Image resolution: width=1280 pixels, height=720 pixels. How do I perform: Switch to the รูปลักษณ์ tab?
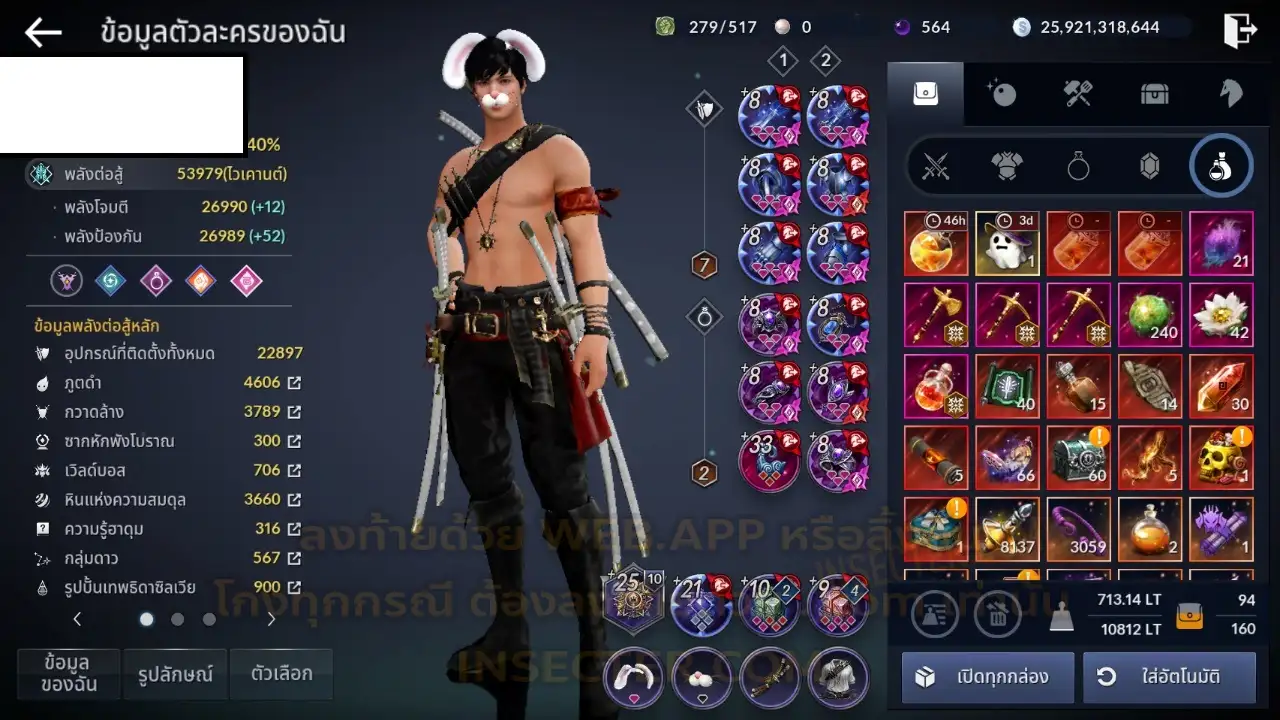click(x=175, y=674)
